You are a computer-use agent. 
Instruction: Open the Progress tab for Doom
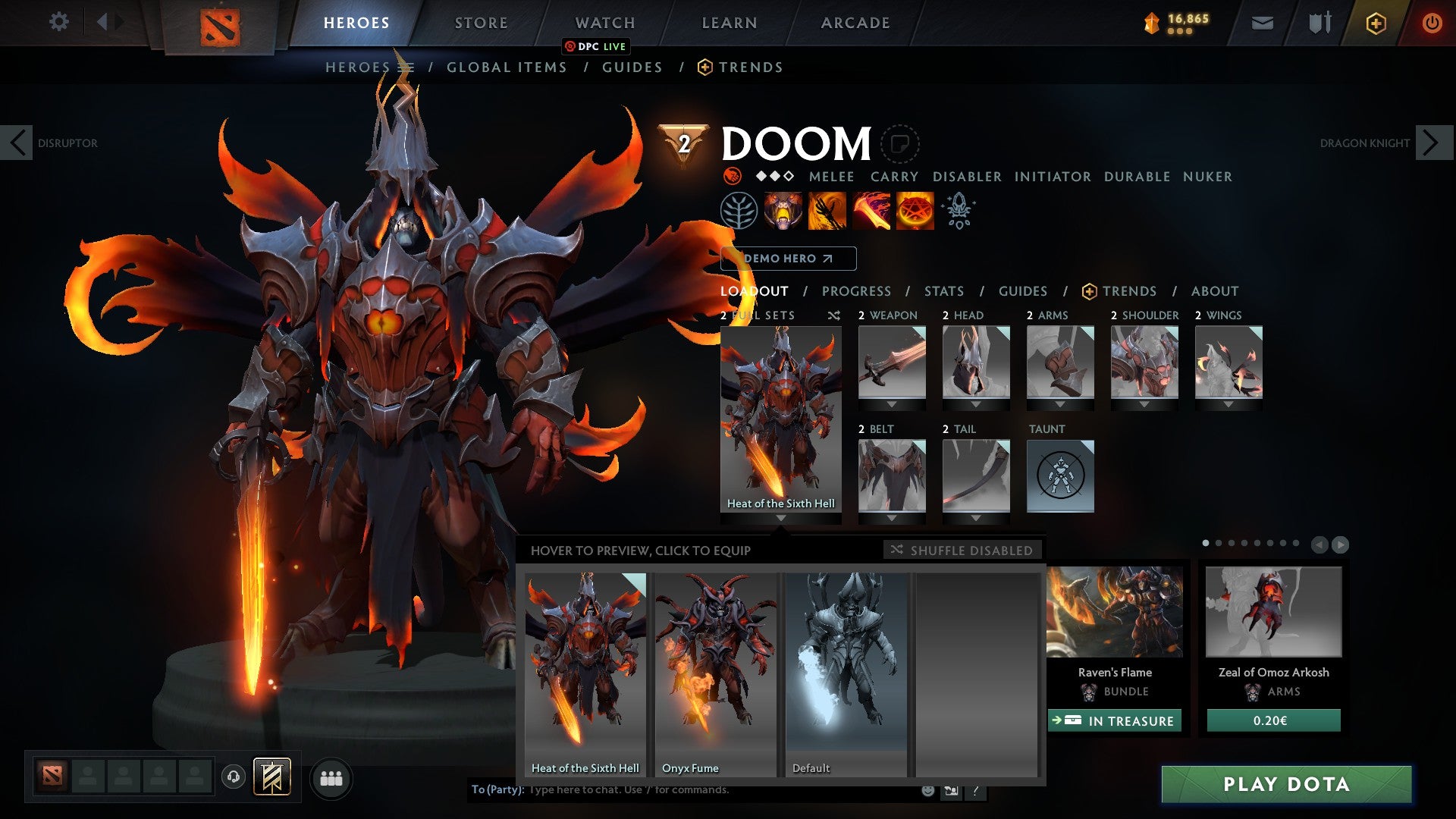(856, 290)
